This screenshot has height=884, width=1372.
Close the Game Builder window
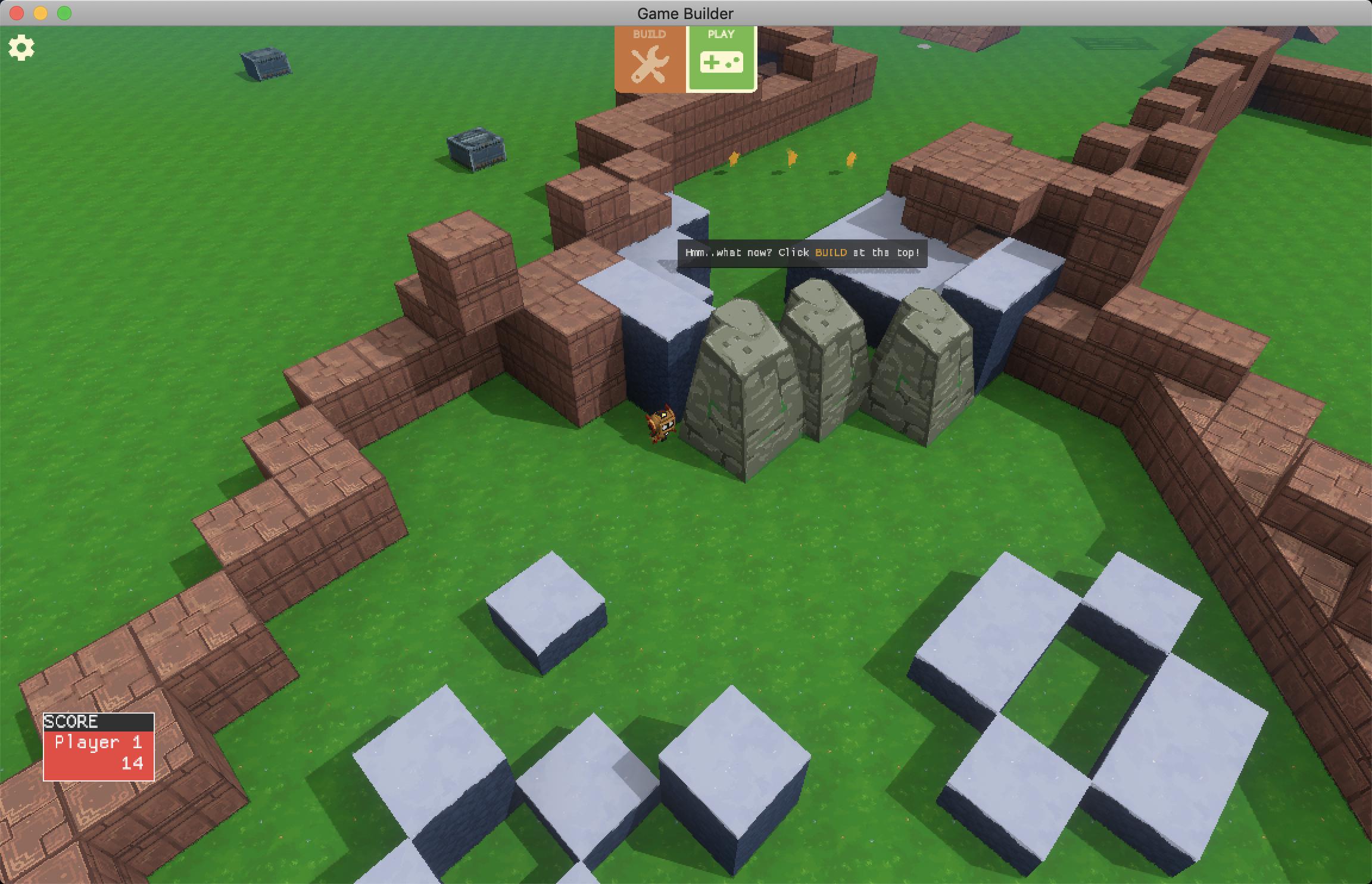[x=17, y=13]
